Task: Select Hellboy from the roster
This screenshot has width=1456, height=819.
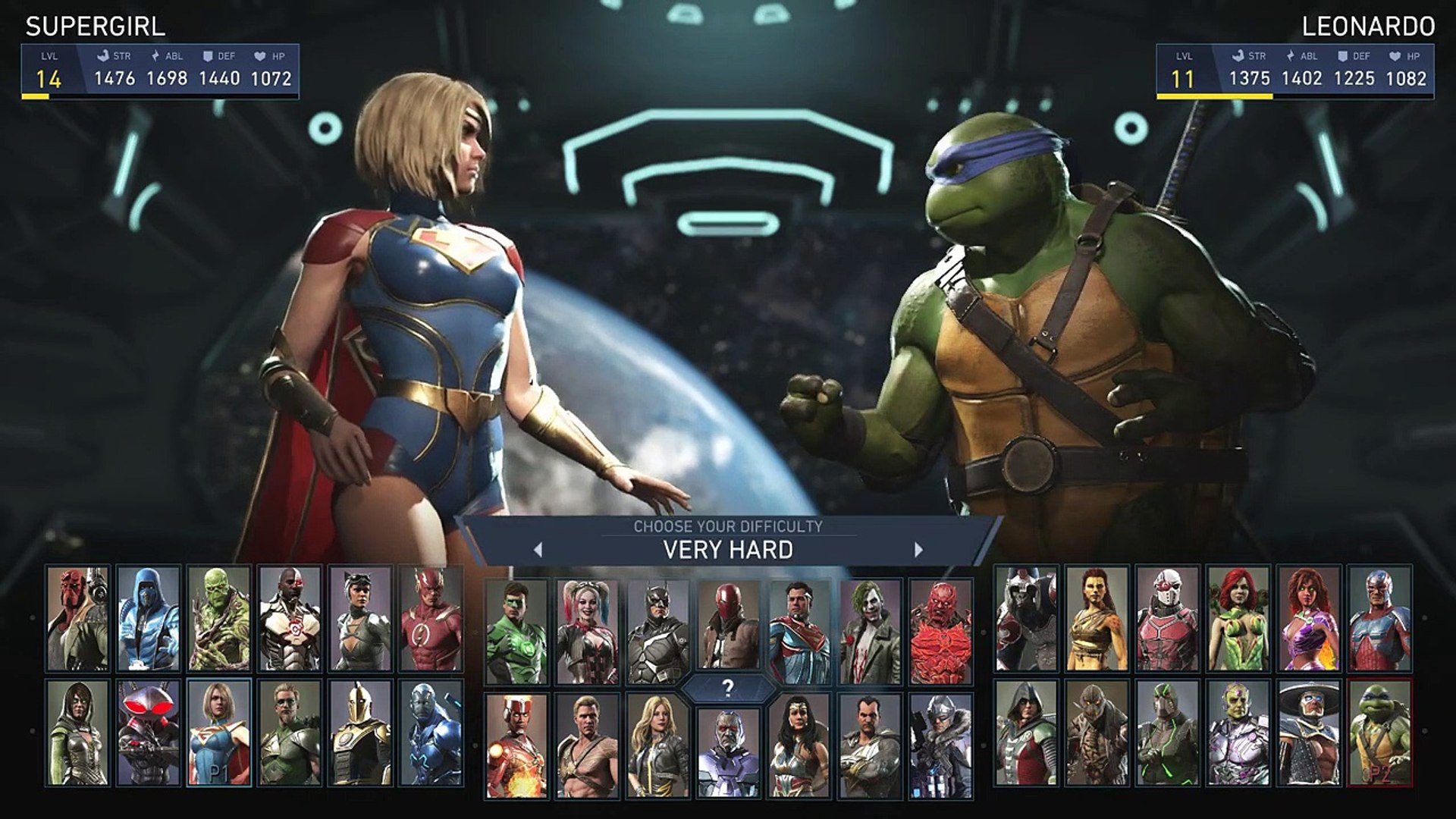Action: click(x=78, y=619)
